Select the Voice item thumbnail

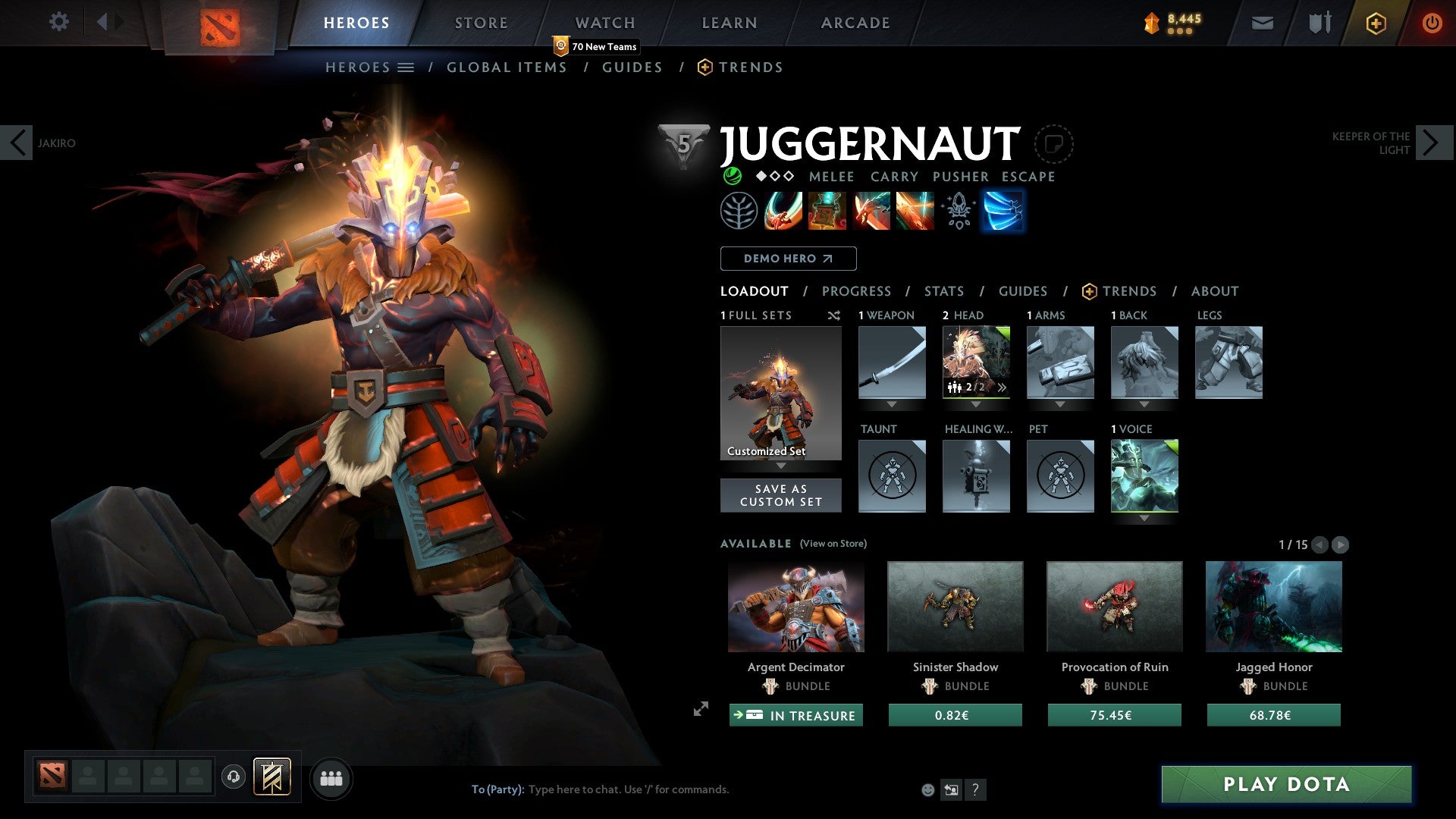pyautogui.click(x=1144, y=475)
